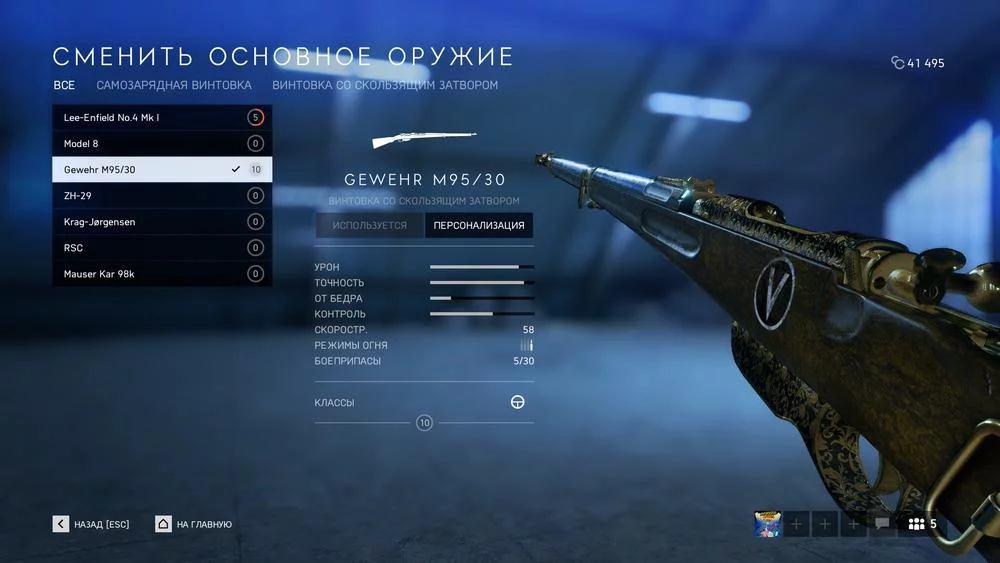The width and height of the screenshot is (1000, 563).
Task: Show the САМОЗАРЯДНАЯ ВИНТОВКА category
Action: (x=174, y=86)
